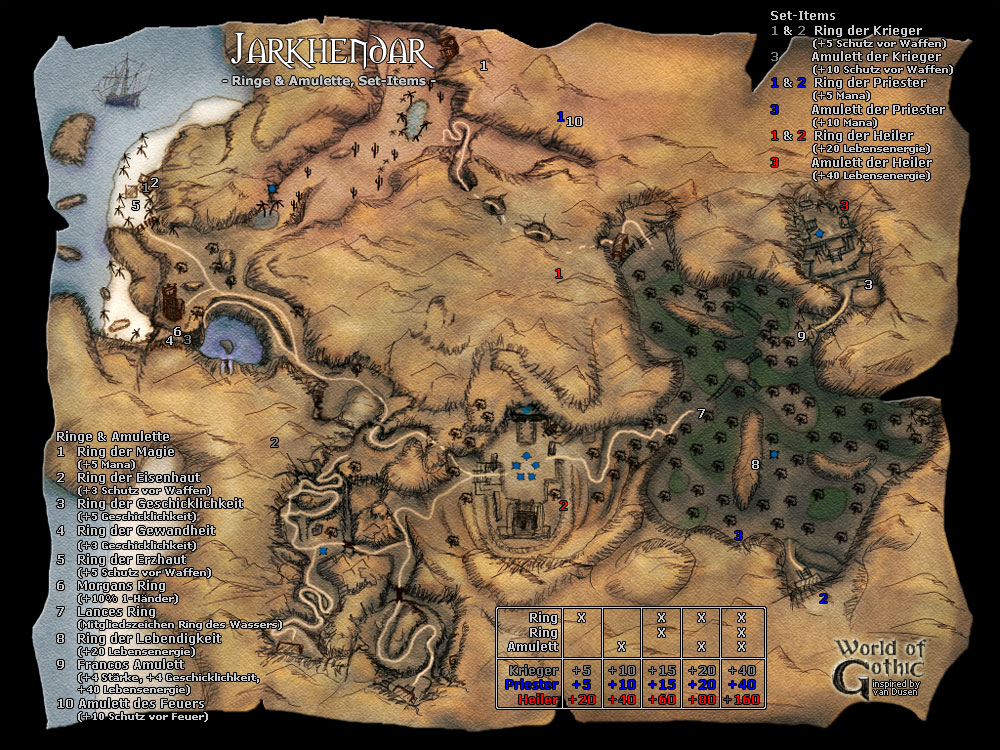Click the white number 7 map marker
1000x750 pixels.
pyautogui.click(x=701, y=414)
